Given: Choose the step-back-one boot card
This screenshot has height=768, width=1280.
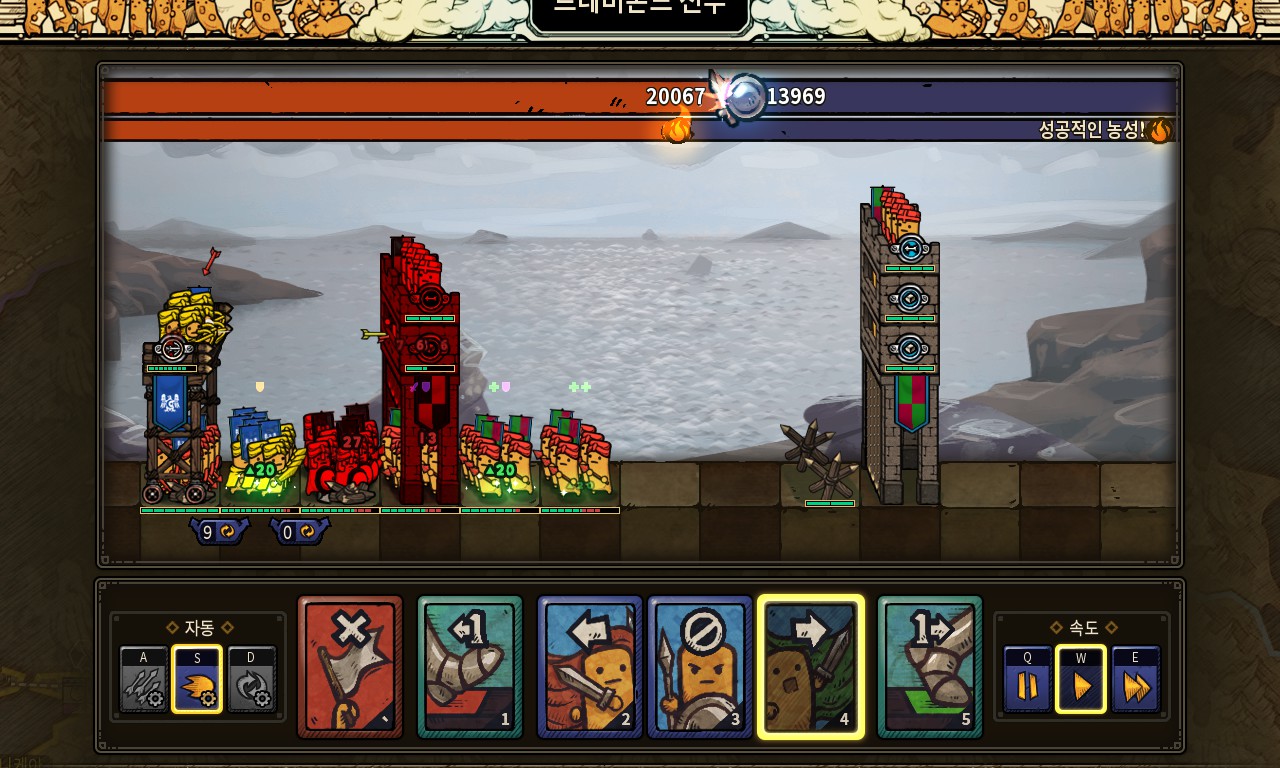Looking at the screenshot, I should (x=470, y=667).
